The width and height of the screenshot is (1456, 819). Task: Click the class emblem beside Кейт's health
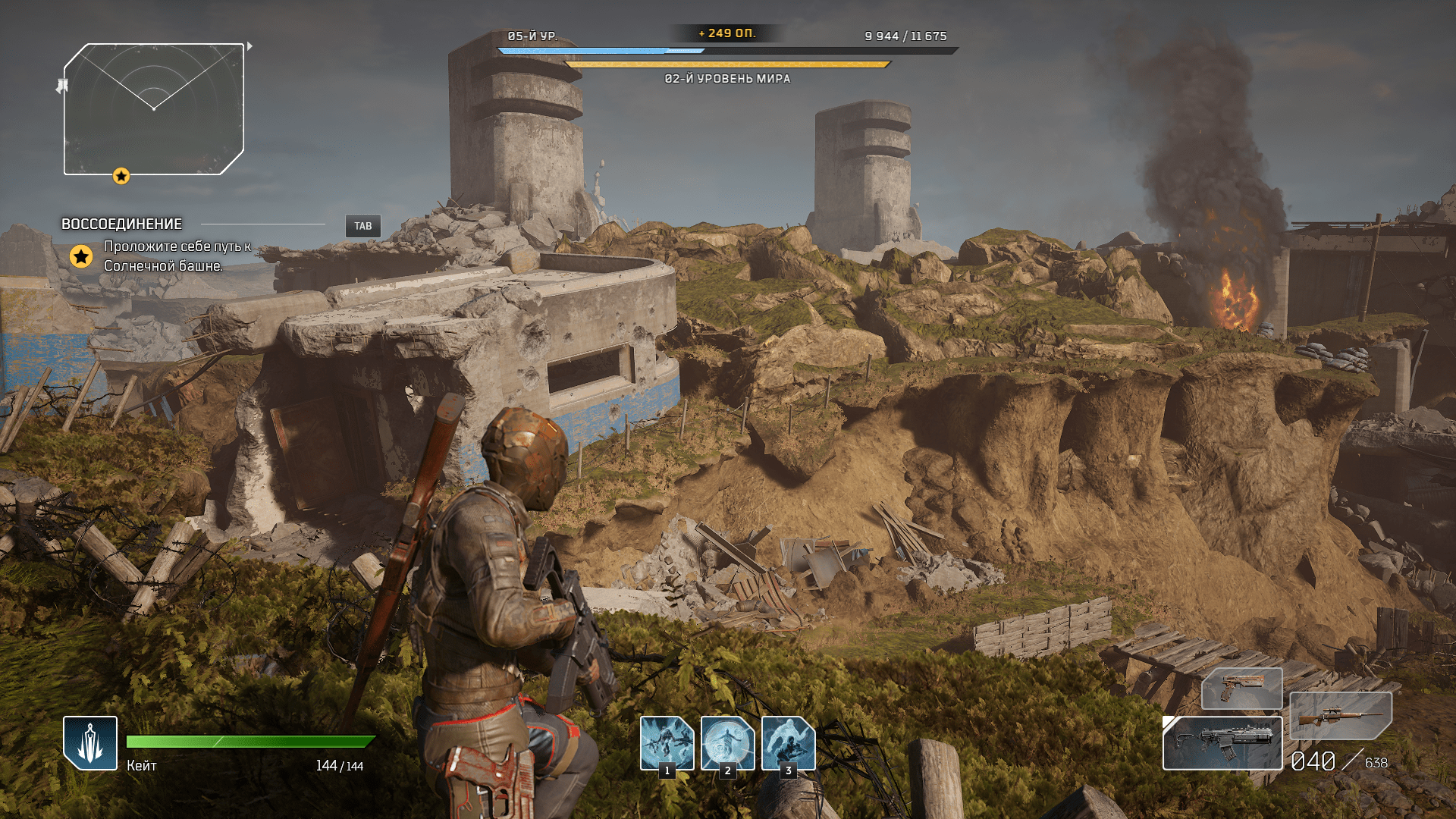[90, 743]
